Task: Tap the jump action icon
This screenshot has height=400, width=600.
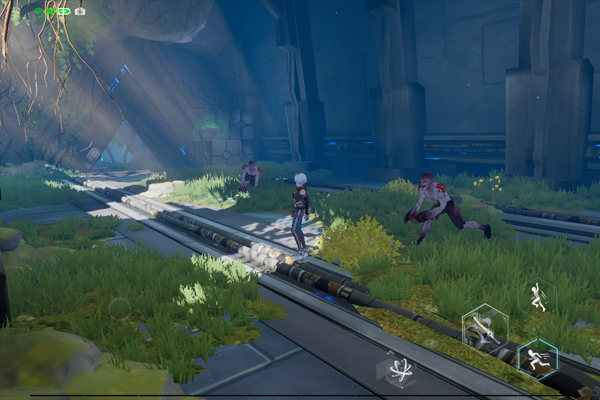Action: click(538, 295)
